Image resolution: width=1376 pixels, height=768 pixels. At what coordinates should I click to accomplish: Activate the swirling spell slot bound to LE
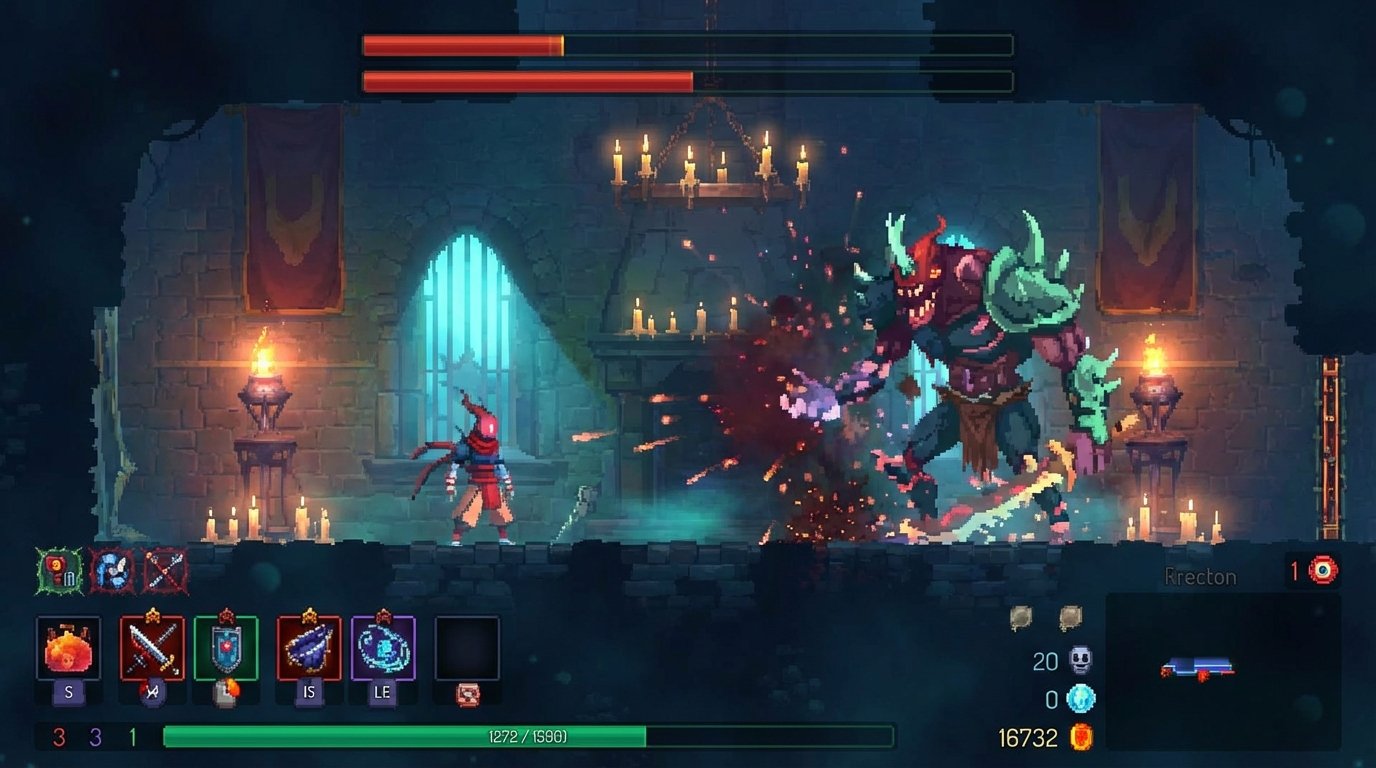381,647
